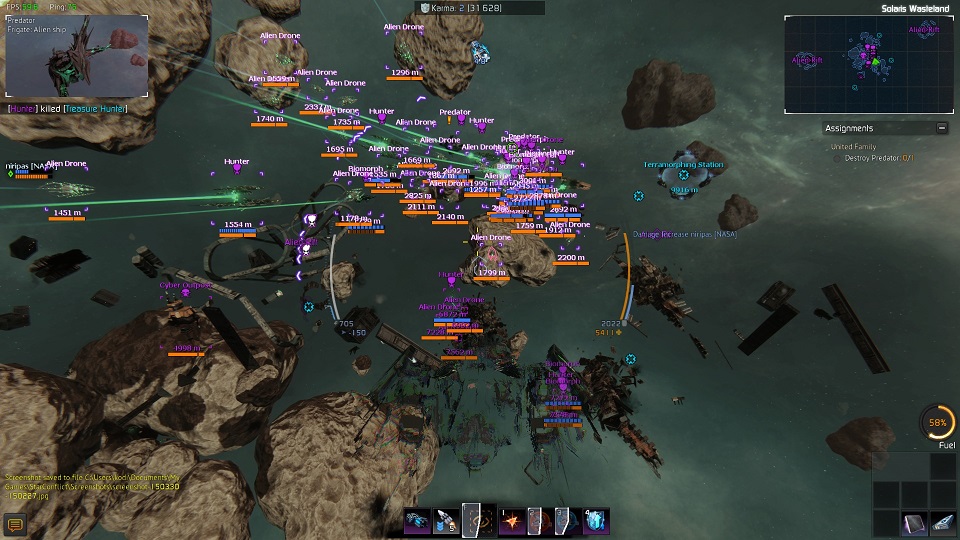
Task: Collapse the Assignments panel
Action: click(941, 128)
